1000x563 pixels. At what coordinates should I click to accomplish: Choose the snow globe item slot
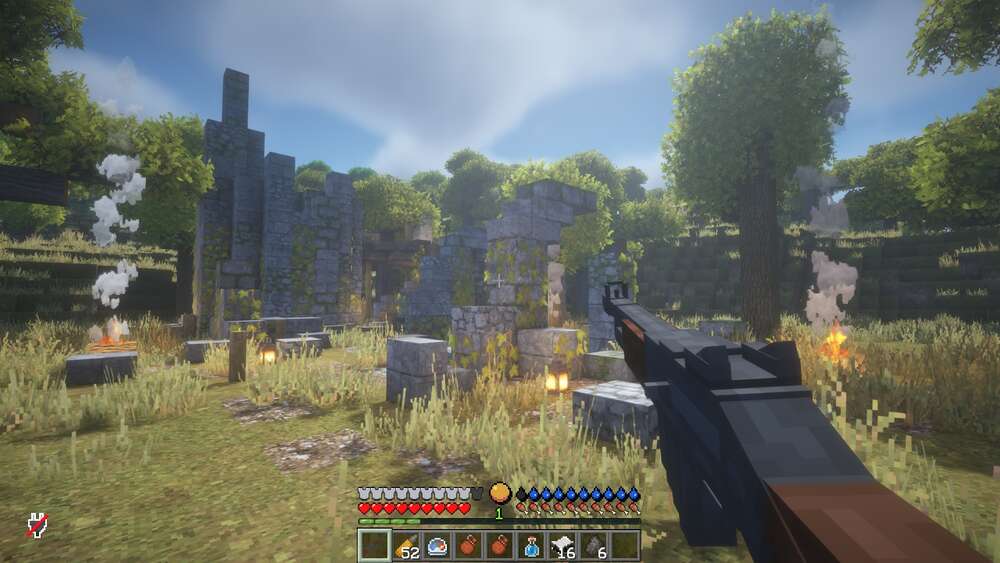click(437, 546)
